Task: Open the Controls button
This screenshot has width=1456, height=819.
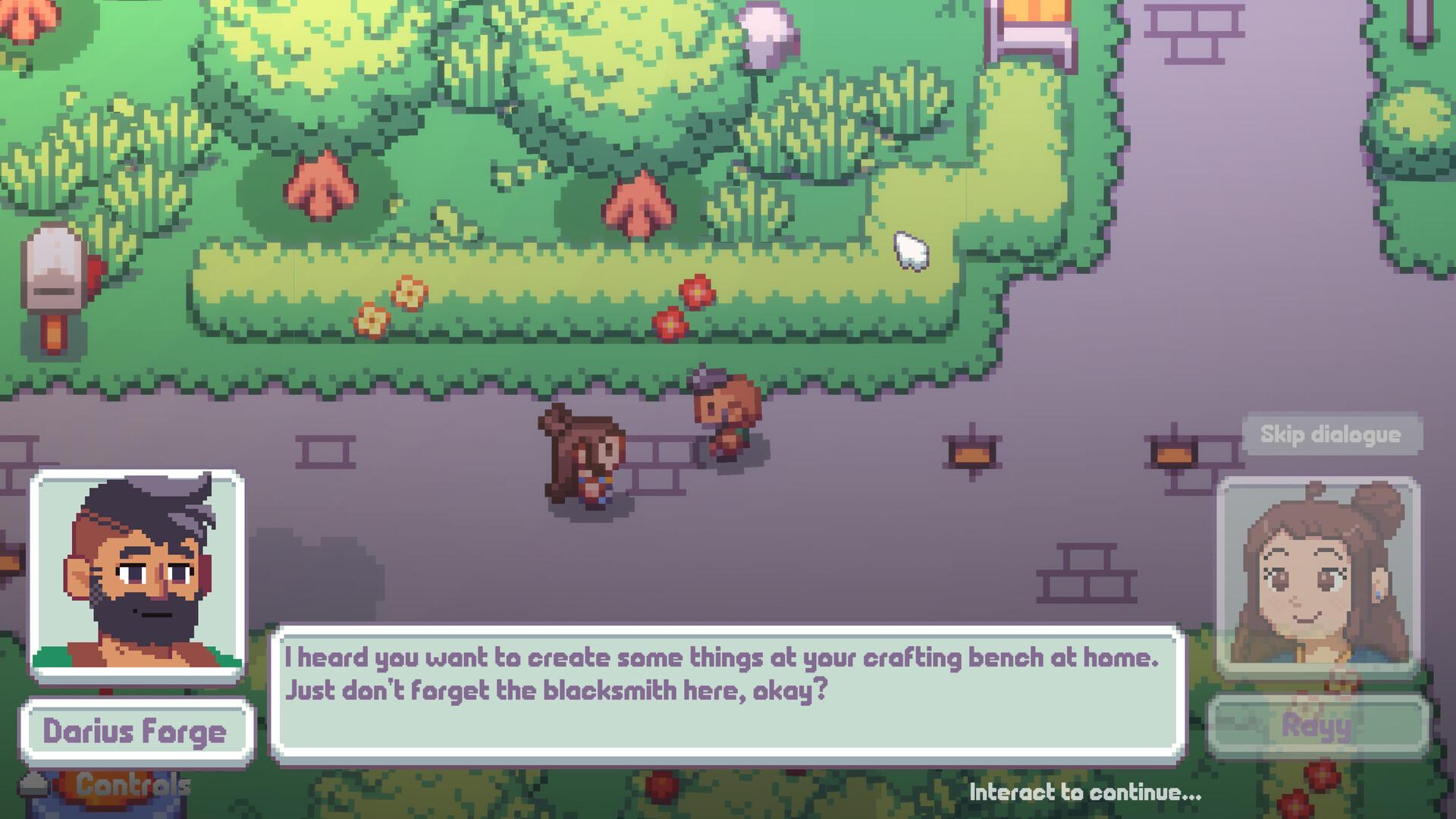Action: point(130,786)
